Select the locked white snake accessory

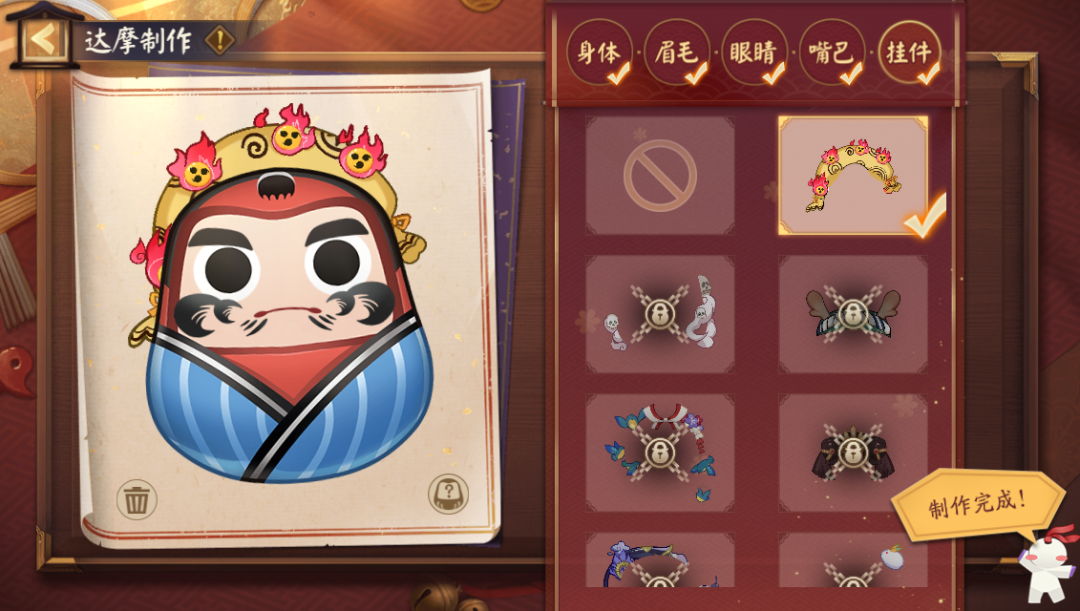click(660, 314)
